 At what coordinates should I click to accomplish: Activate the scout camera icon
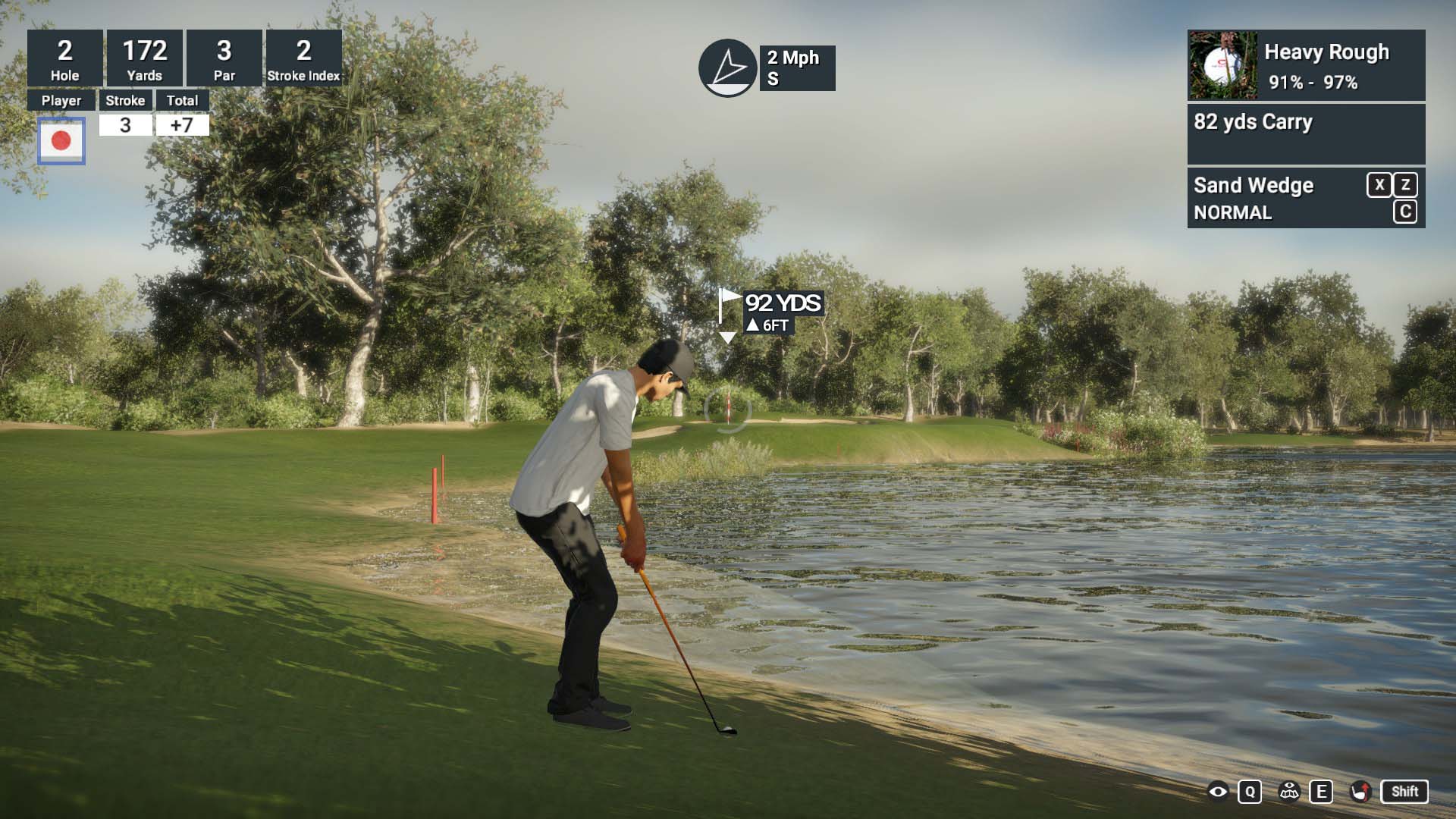pos(1289,792)
